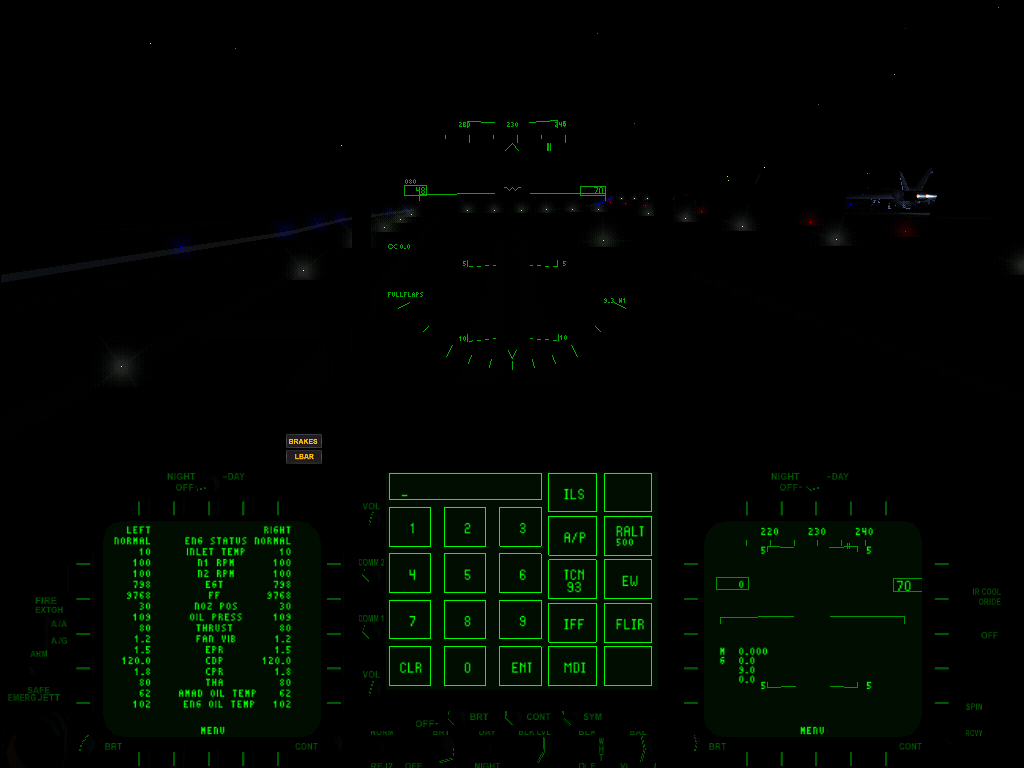Screen dimensions: 1024x768
Task: Toggle the LBAR launch bar indicator
Action: 303,457
